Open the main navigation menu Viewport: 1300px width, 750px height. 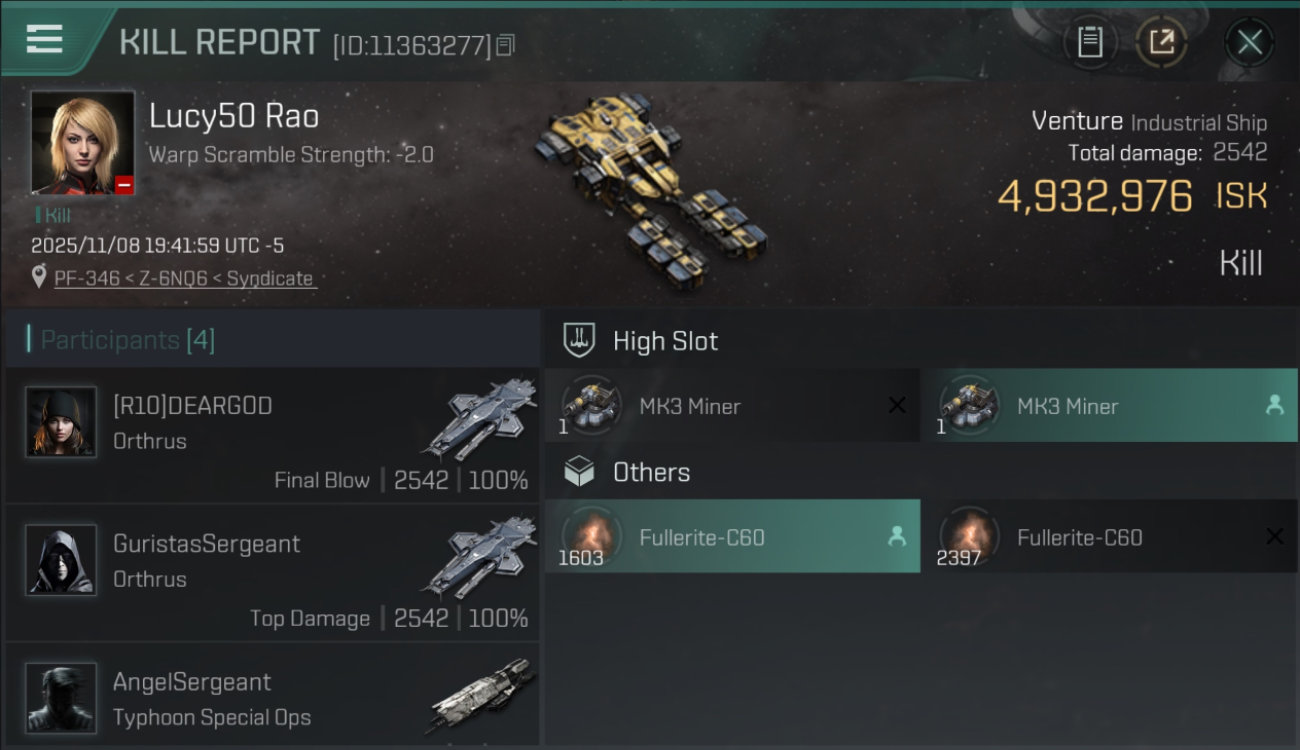(x=42, y=40)
